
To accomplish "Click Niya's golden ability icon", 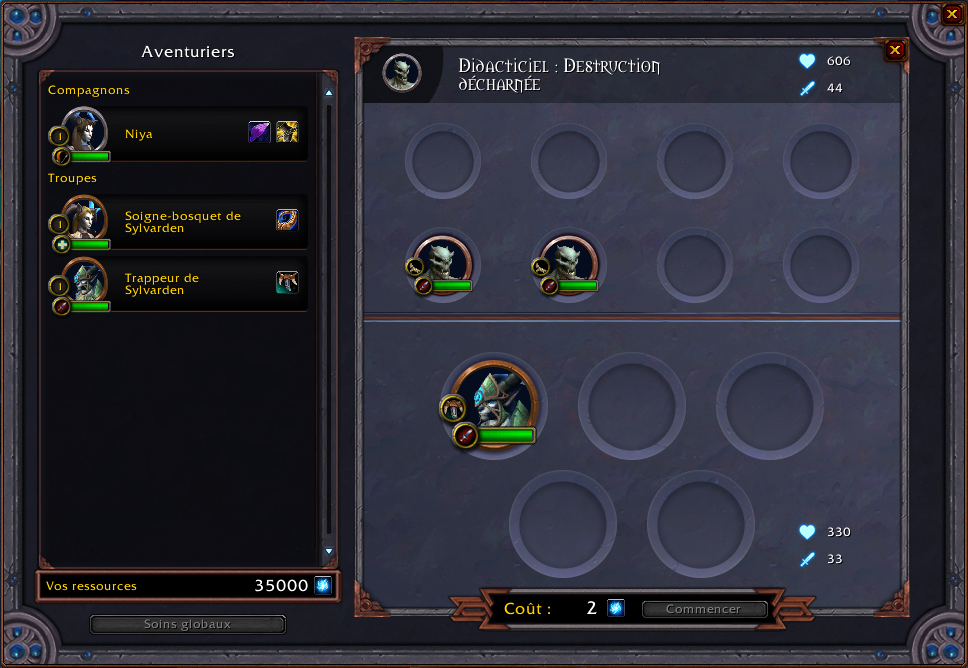I will [287, 132].
